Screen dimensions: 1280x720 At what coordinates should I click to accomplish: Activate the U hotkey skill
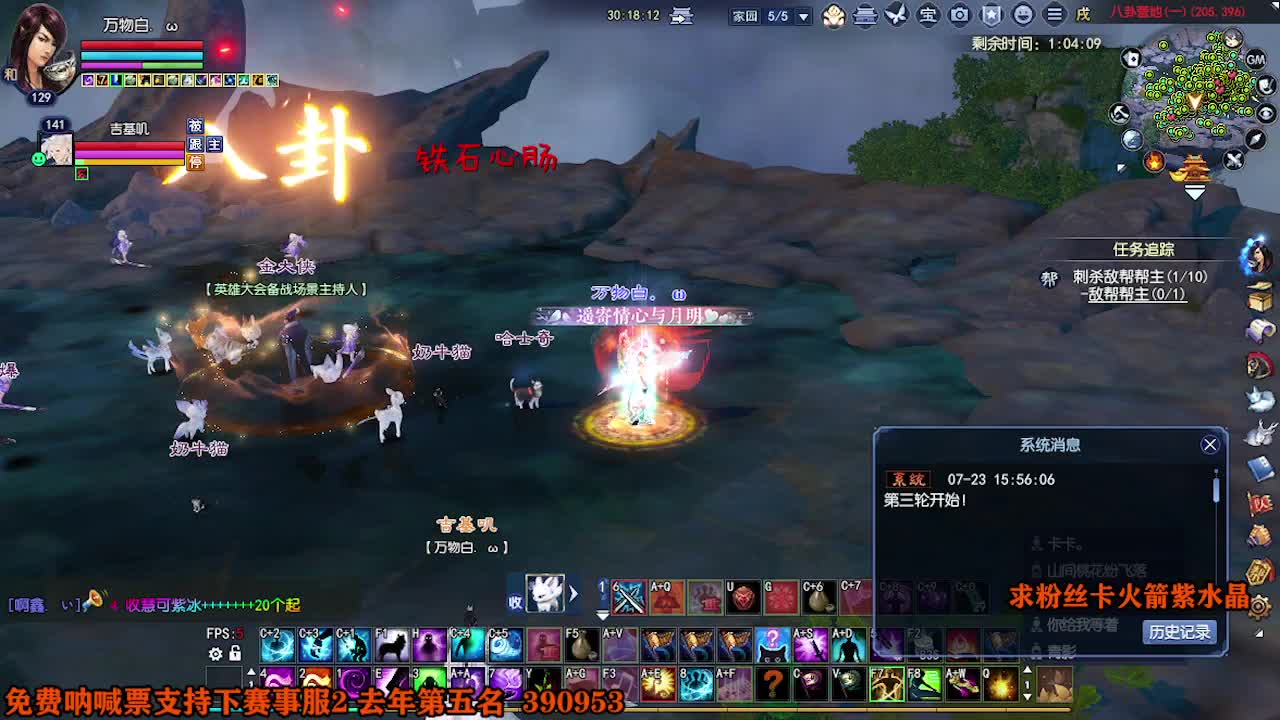742,598
